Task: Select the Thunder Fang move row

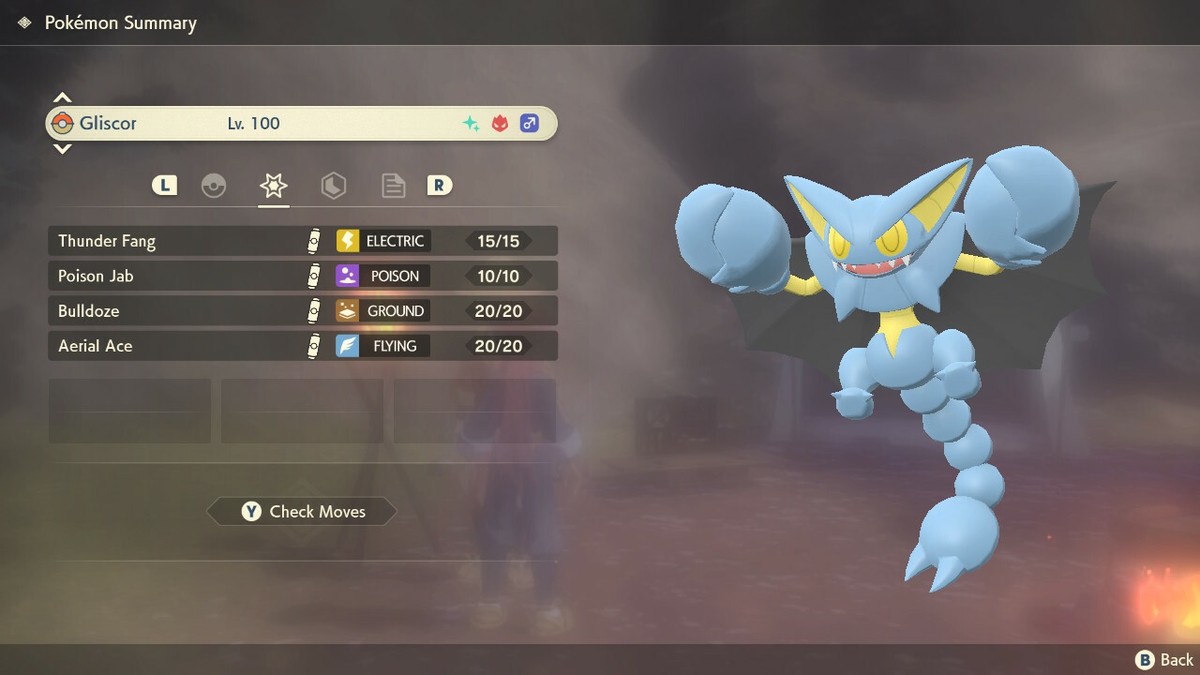Action: pos(302,241)
